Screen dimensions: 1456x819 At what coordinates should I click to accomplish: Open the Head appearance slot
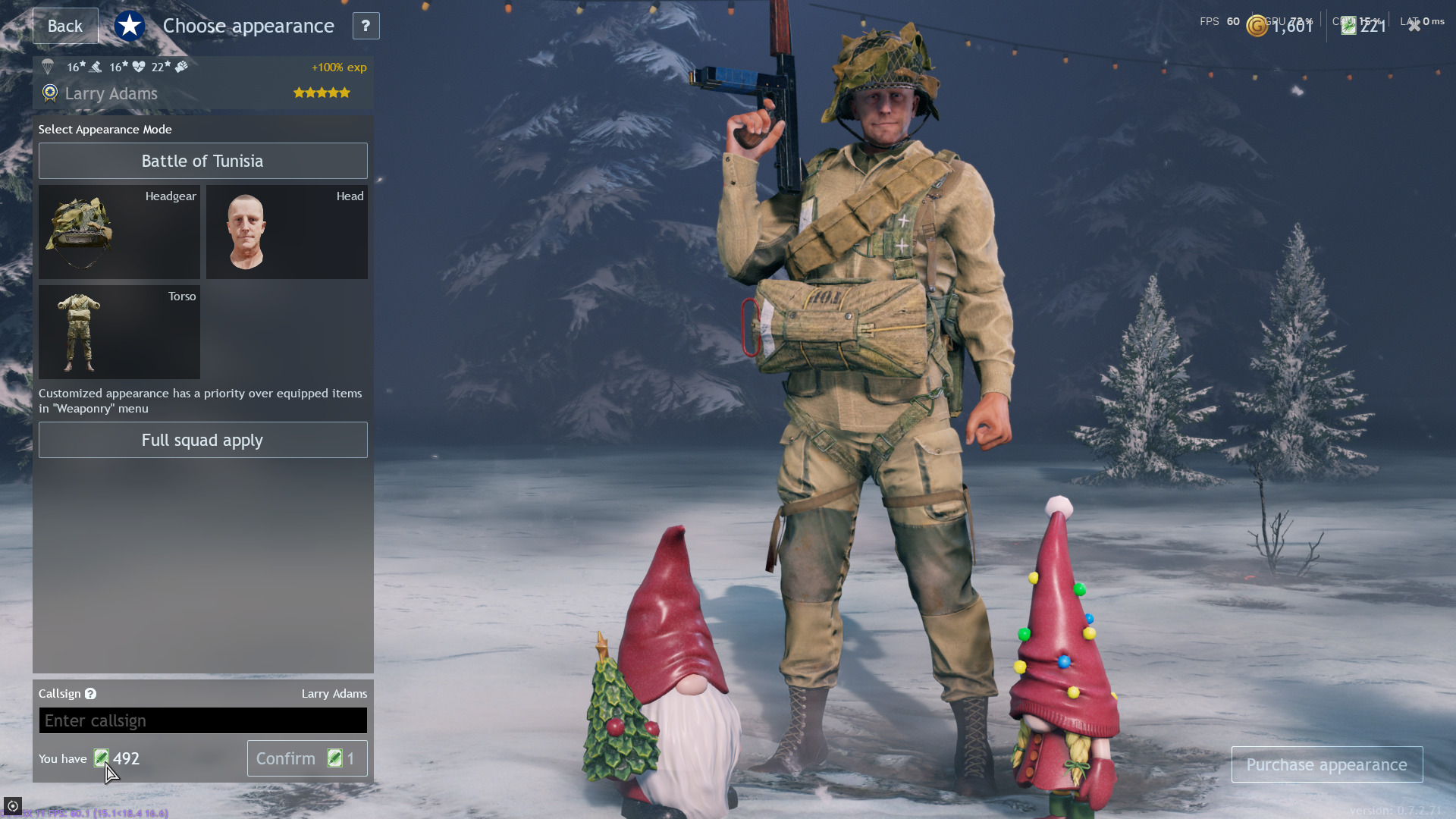tap(287, 232)
